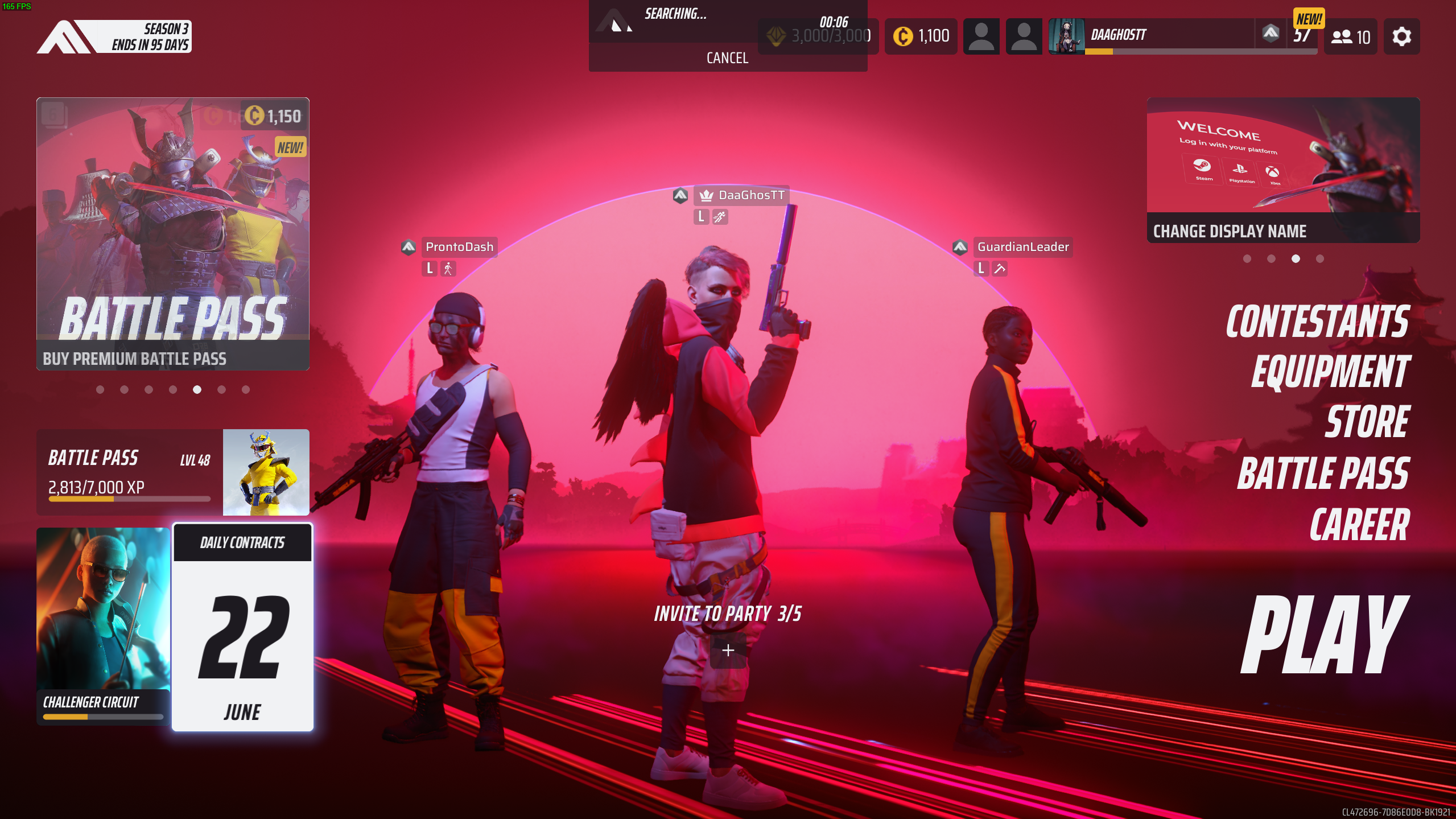Go to the Store

click(x=1367, y=422)
